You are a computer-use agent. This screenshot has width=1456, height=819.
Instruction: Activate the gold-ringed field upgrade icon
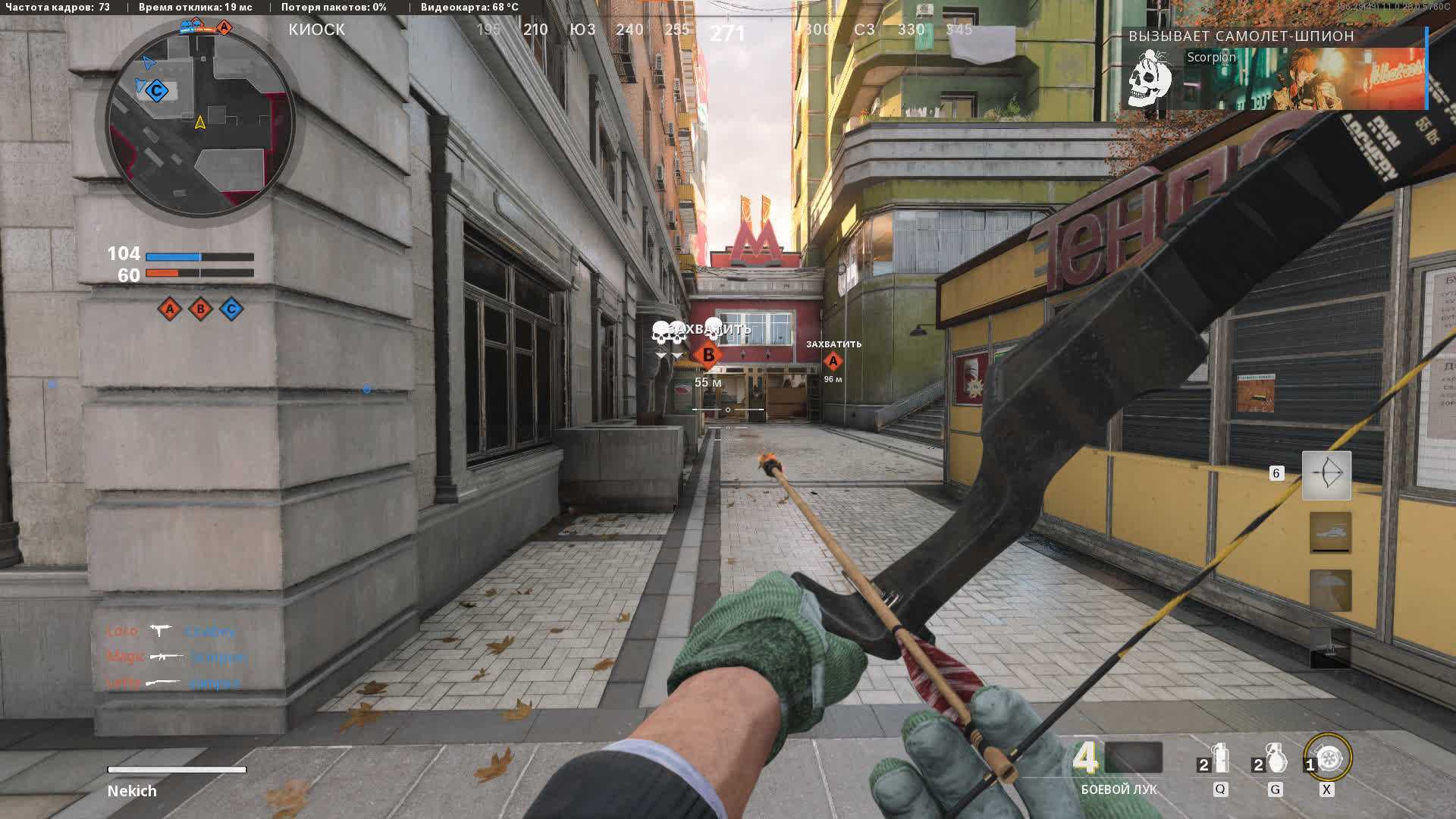pyautogui.click(x=1329, y=758)
